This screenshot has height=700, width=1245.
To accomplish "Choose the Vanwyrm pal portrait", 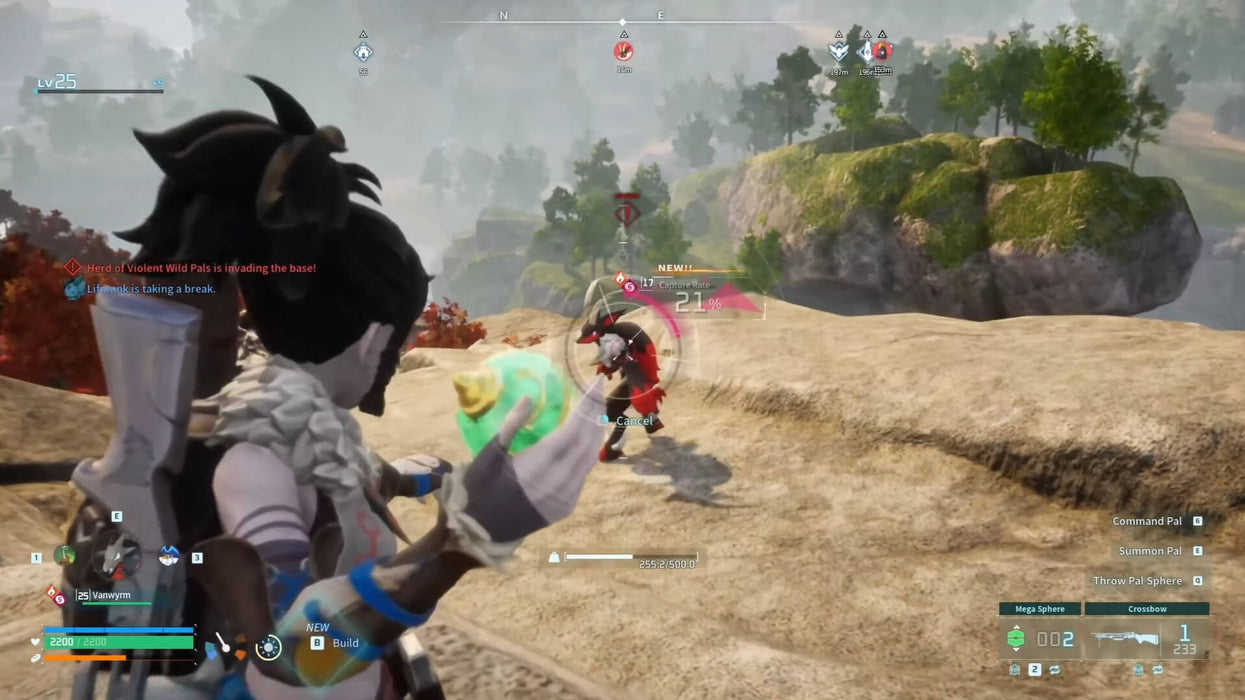I will 117,555.
